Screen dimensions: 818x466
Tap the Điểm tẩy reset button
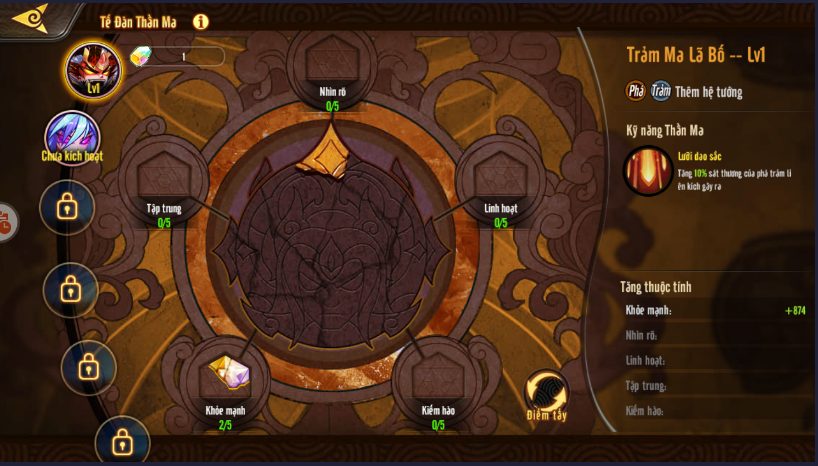(546, 393)
